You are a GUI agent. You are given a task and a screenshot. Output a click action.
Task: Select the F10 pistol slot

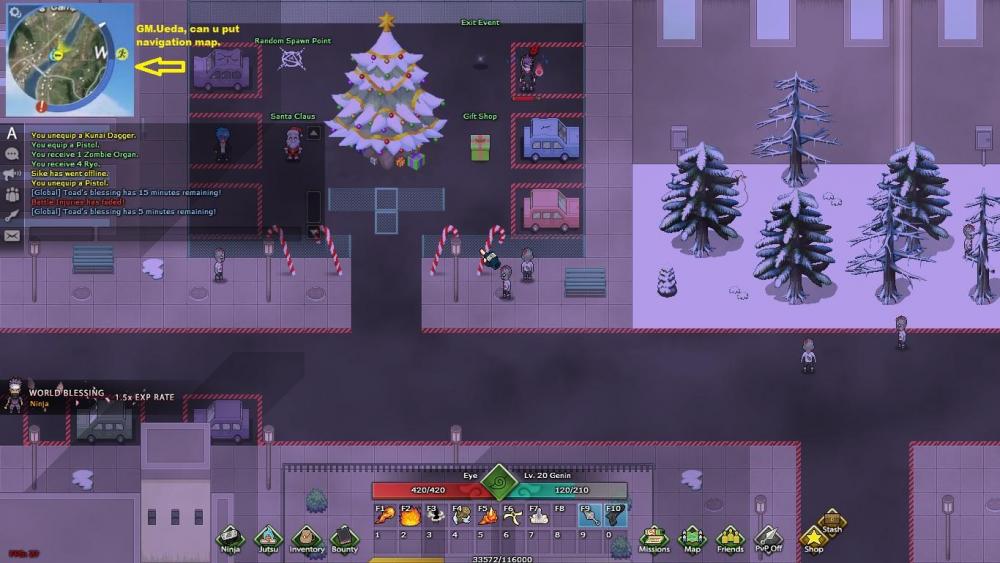tap(615, 516)
